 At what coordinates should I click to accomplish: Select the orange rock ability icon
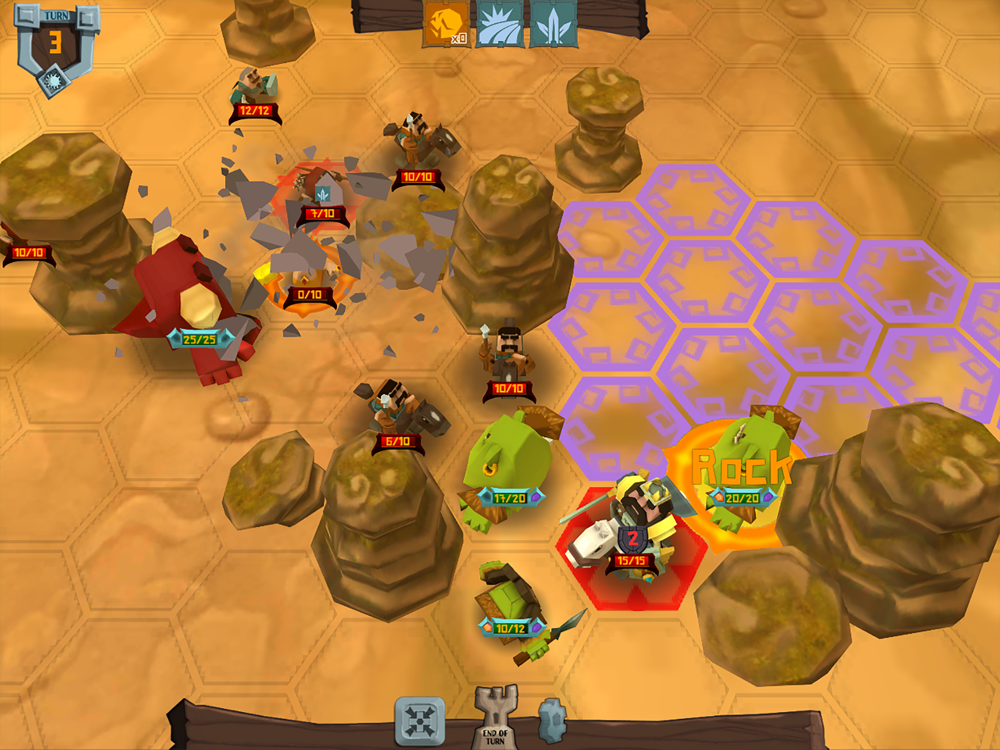(x=447, y=24)
